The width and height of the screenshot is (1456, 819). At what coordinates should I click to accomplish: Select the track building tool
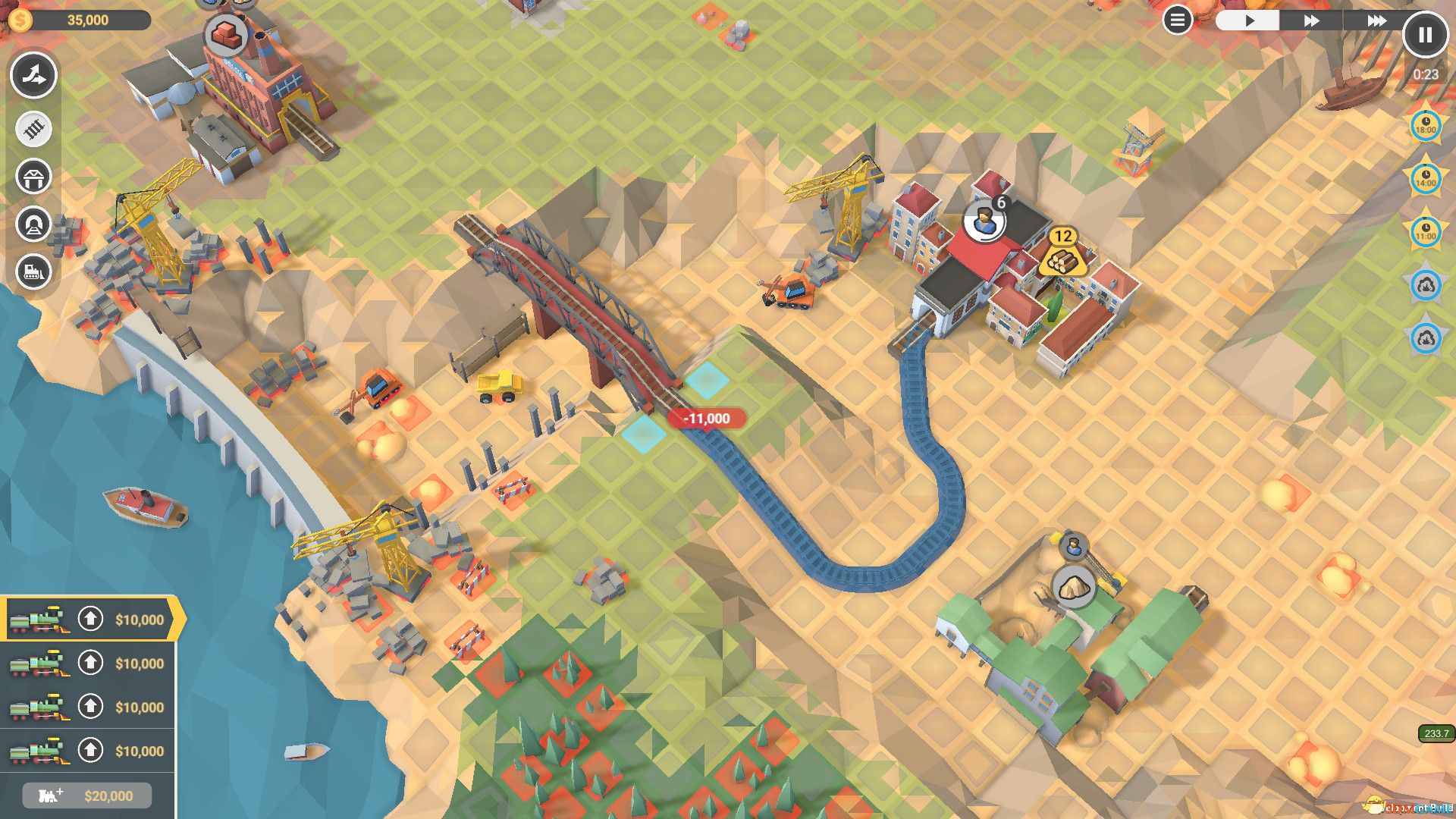(x=33, y=128)
